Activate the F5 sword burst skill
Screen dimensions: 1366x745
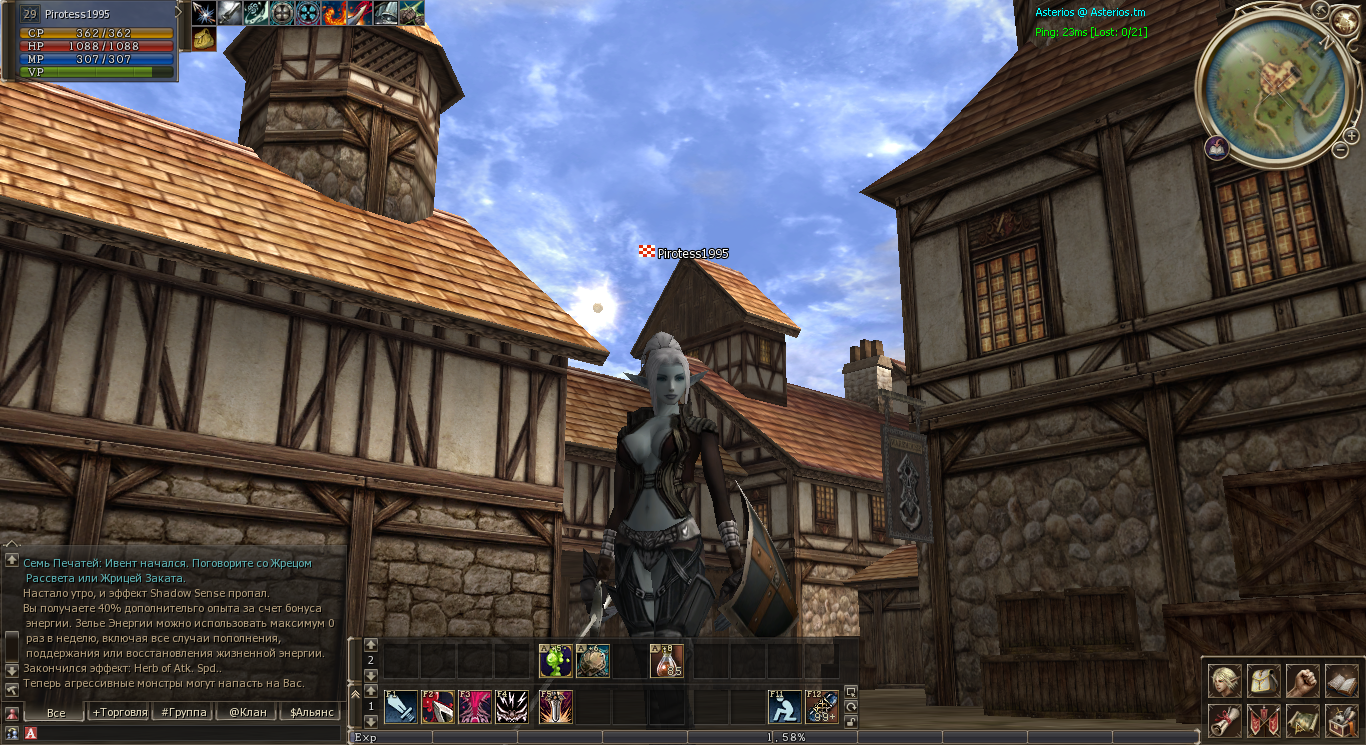point(556,707)
